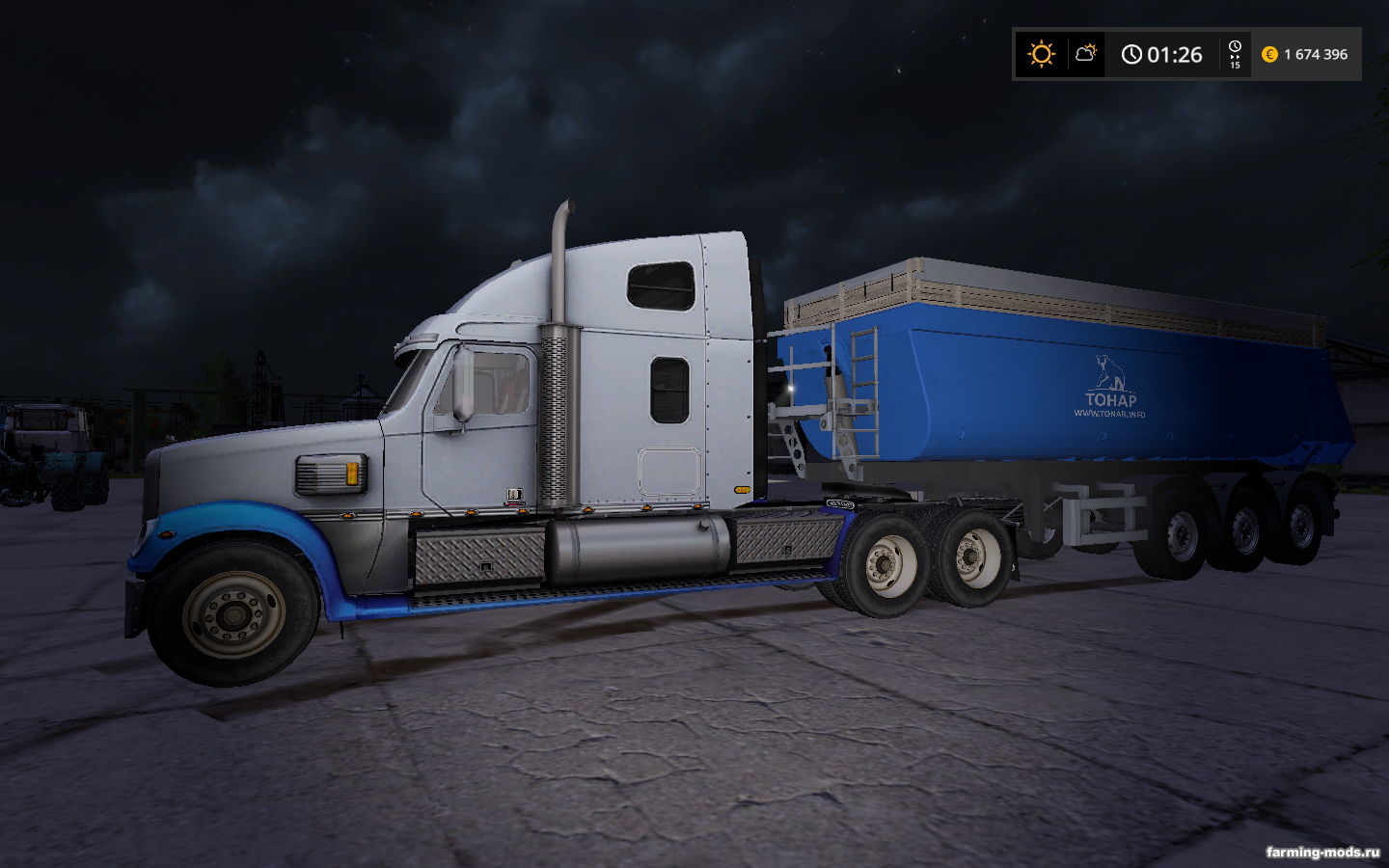
Task: Click the sunny current weather icon
Action: click(1041, 54)
